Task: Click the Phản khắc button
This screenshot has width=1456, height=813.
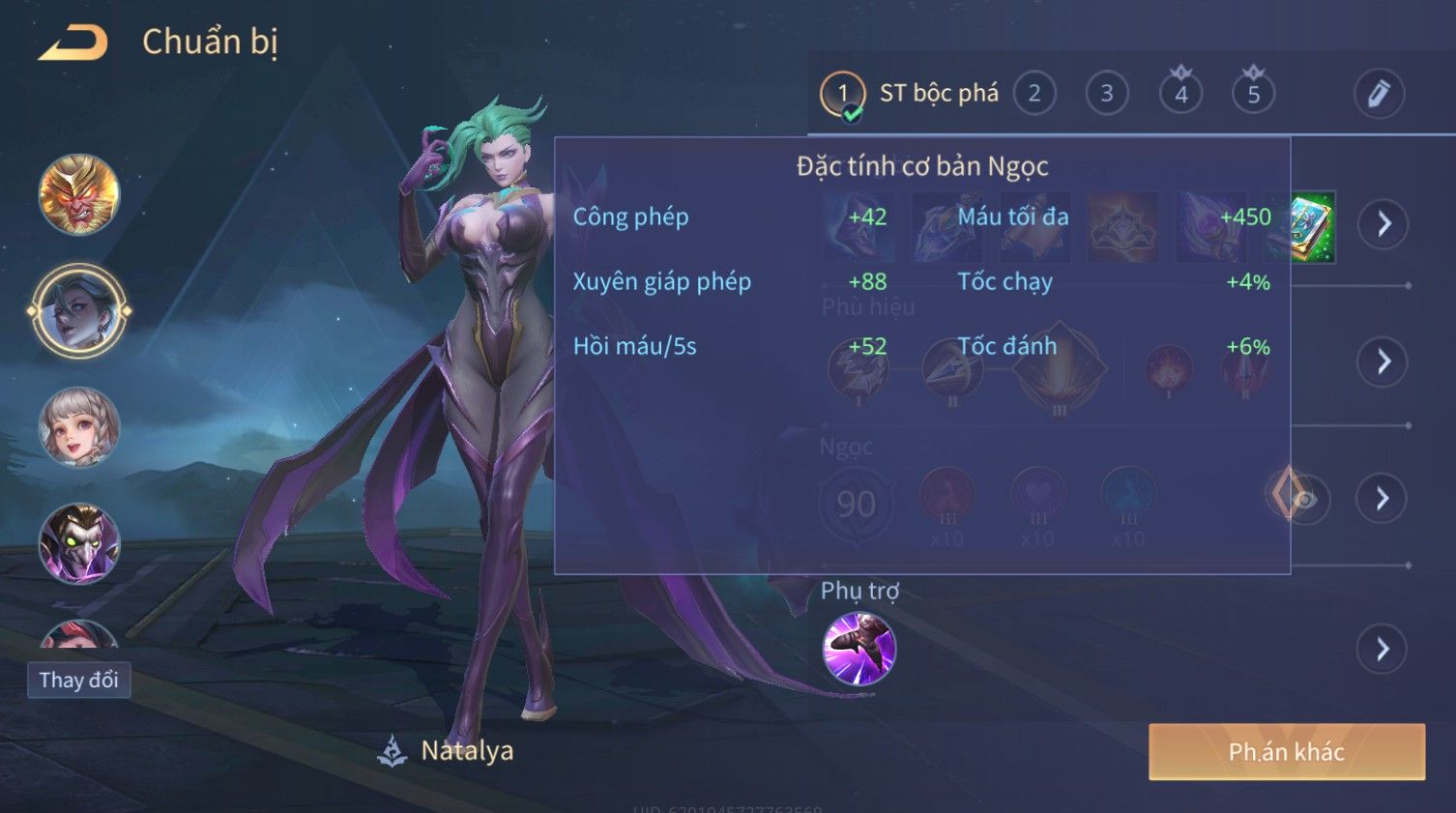Action: pyautogui.click(x=1286, y=752)
